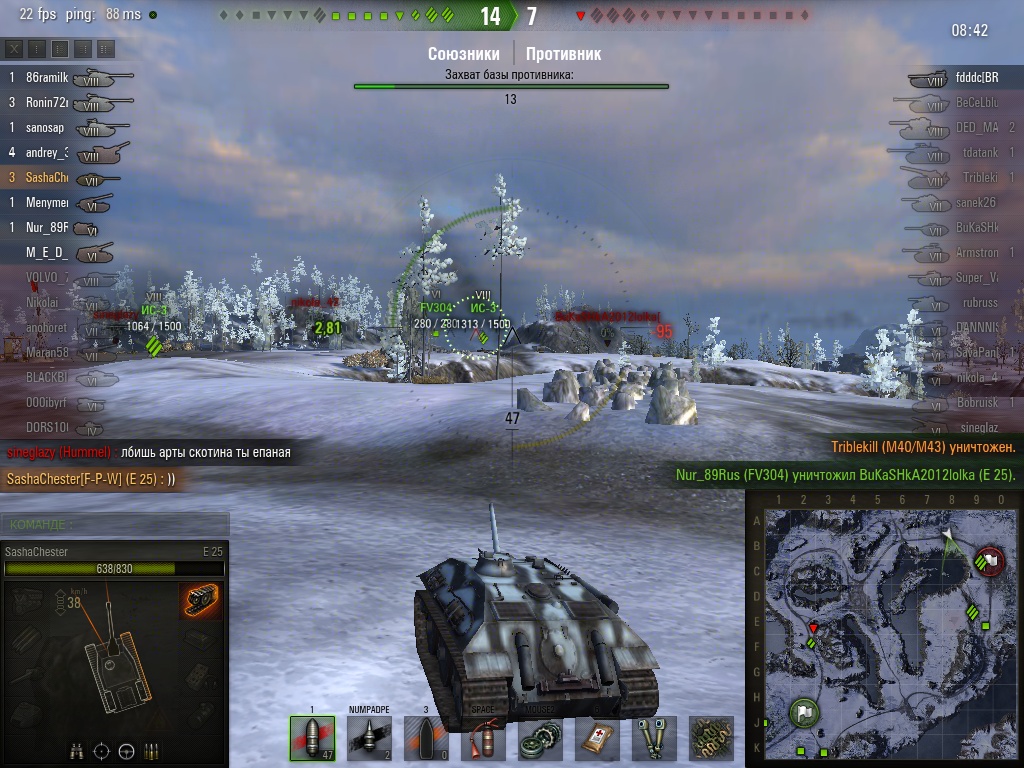Click the binocular telescope equipment slot
The image size is (1024, 768).
point(655,738)
